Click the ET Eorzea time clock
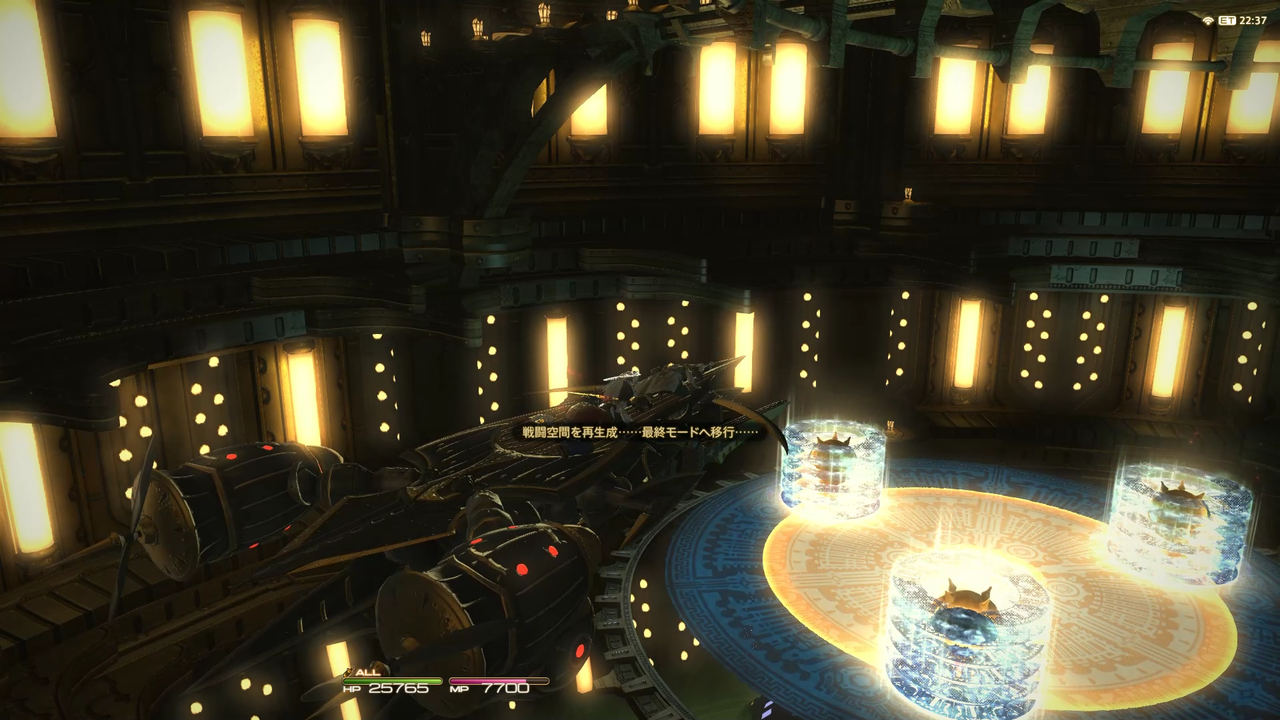 pyautogui.click(x=1243, y=20)
